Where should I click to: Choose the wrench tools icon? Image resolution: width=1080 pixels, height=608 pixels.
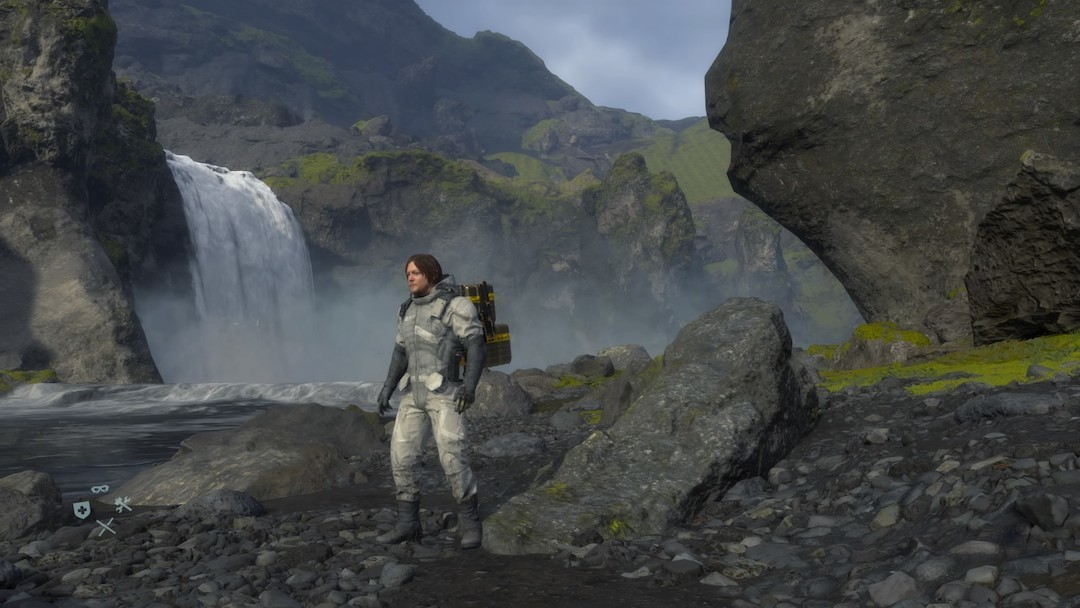[x=123, y=504]
